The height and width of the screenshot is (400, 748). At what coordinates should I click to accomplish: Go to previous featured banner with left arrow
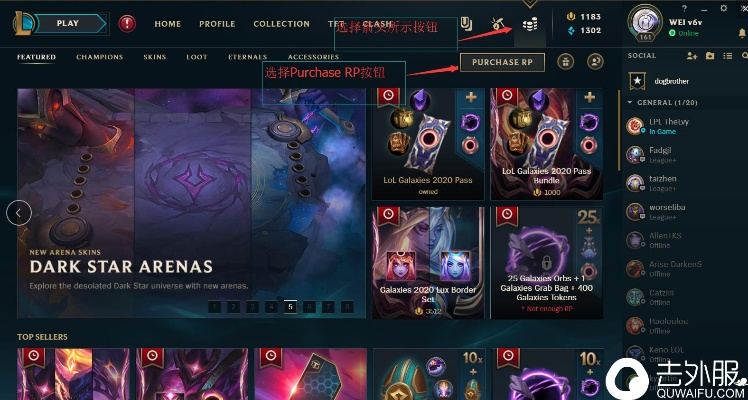[19, 212]
